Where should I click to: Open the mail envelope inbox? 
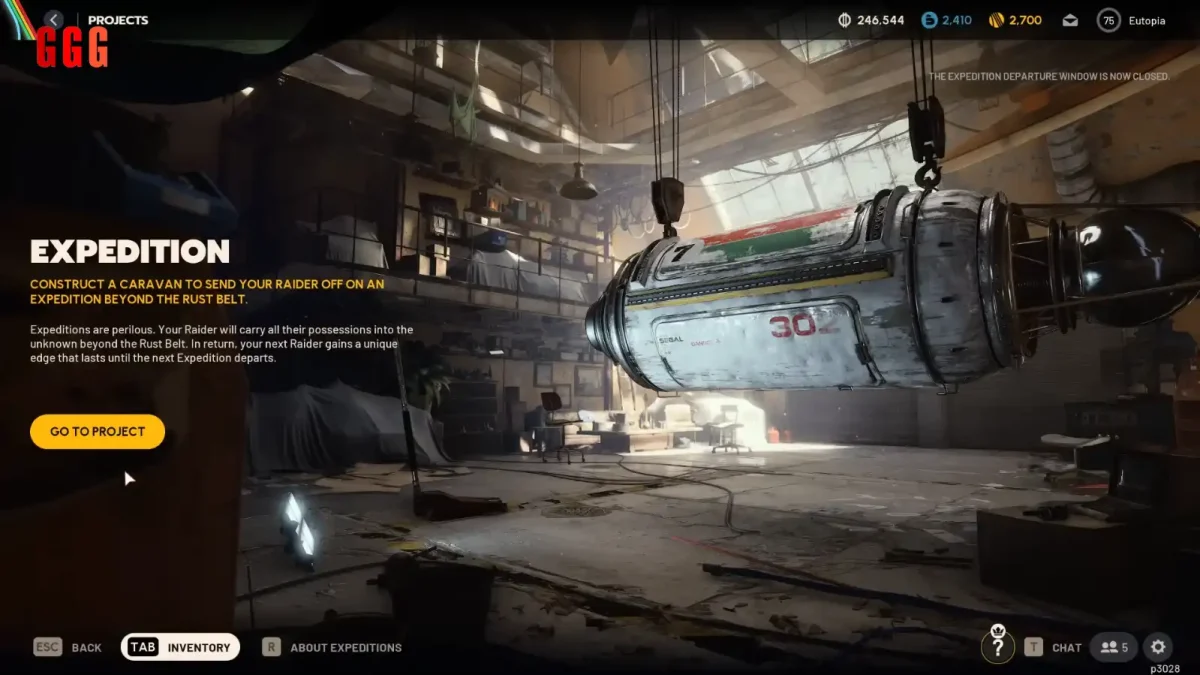pos(1070,20)
